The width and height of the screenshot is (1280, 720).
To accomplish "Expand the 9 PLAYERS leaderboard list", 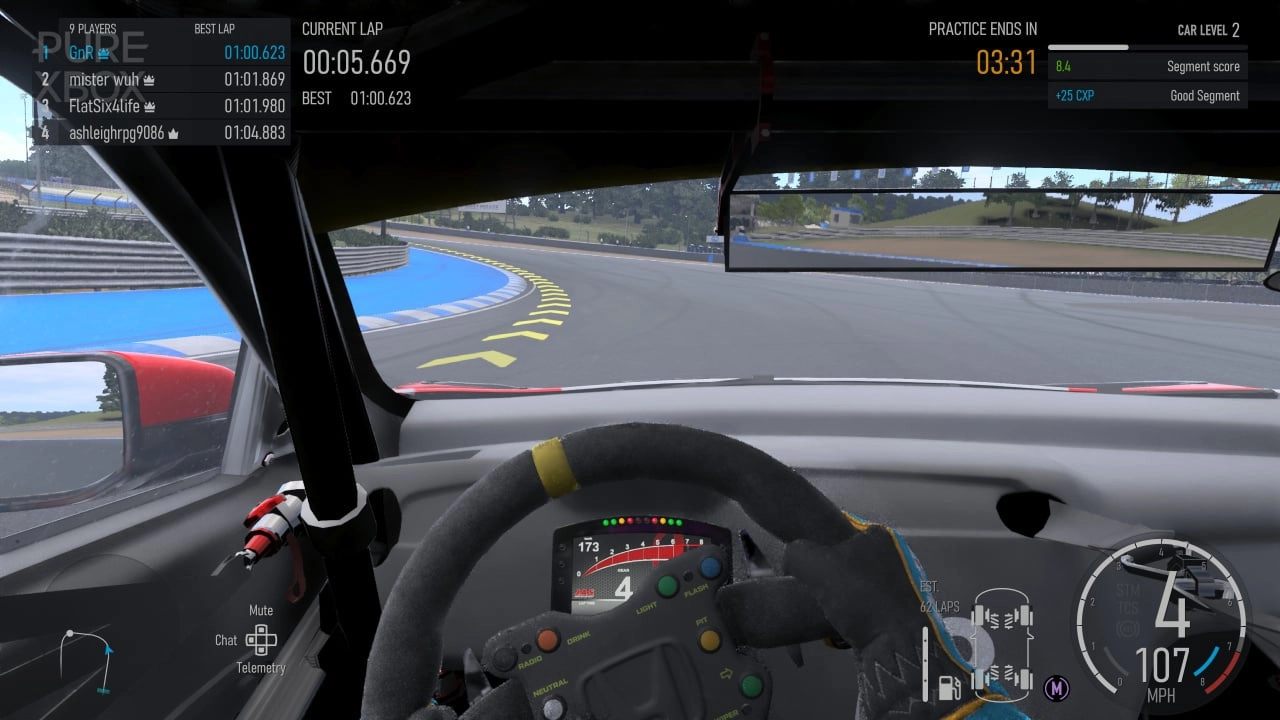I will tap(95, 29).
